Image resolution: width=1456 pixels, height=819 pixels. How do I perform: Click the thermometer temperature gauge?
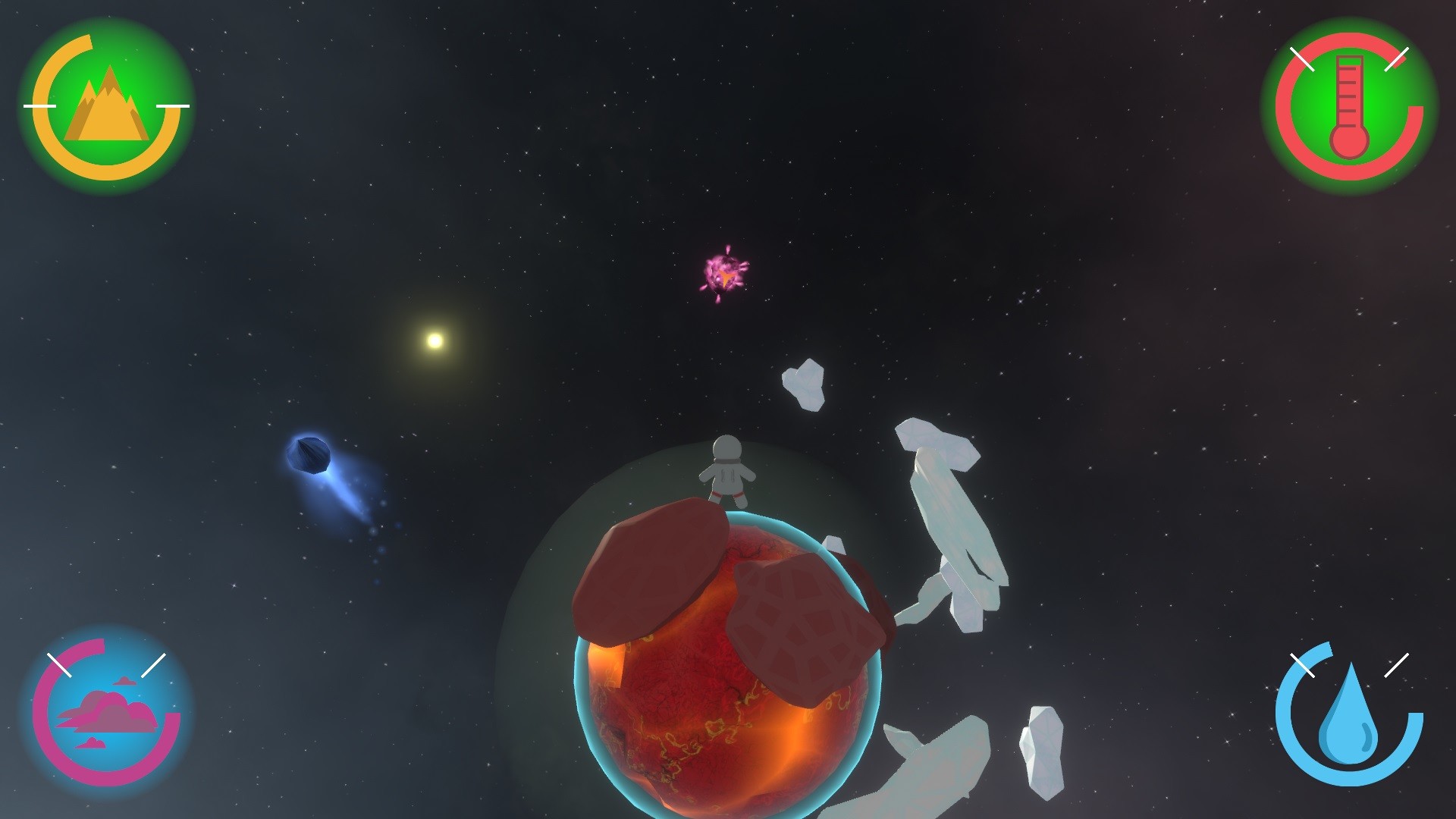(x=1350, y=106)
